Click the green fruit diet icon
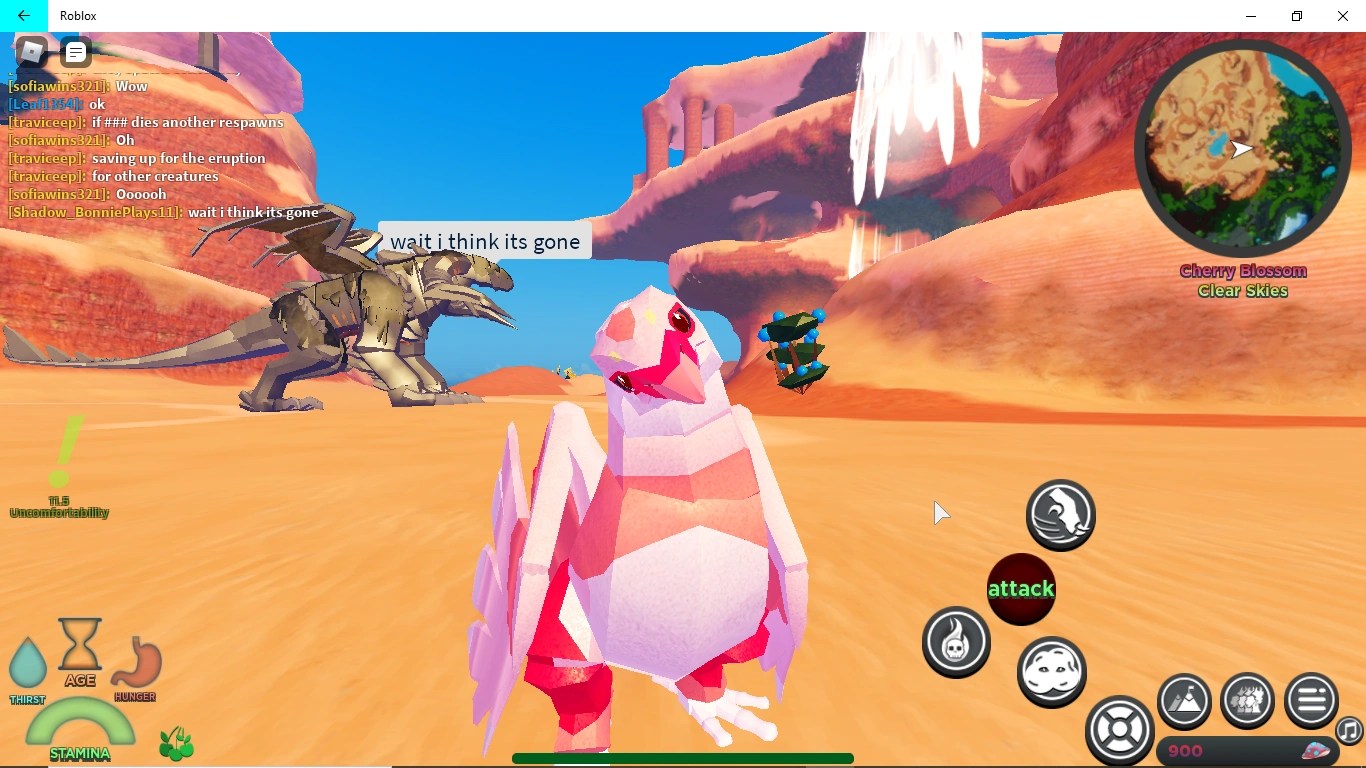 tap(177, 744)
